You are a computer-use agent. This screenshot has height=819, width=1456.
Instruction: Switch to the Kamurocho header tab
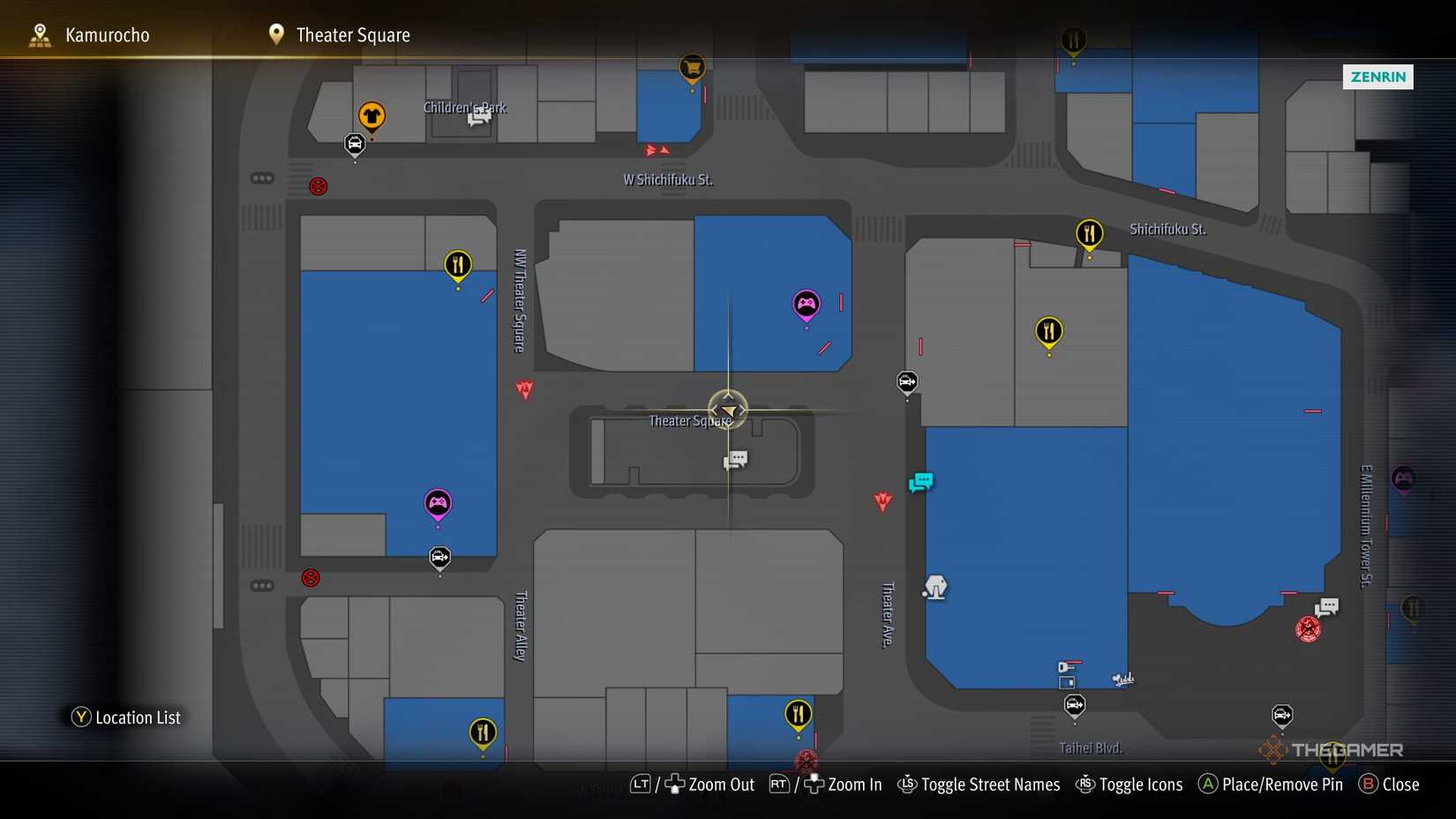[x=106, y=34]
